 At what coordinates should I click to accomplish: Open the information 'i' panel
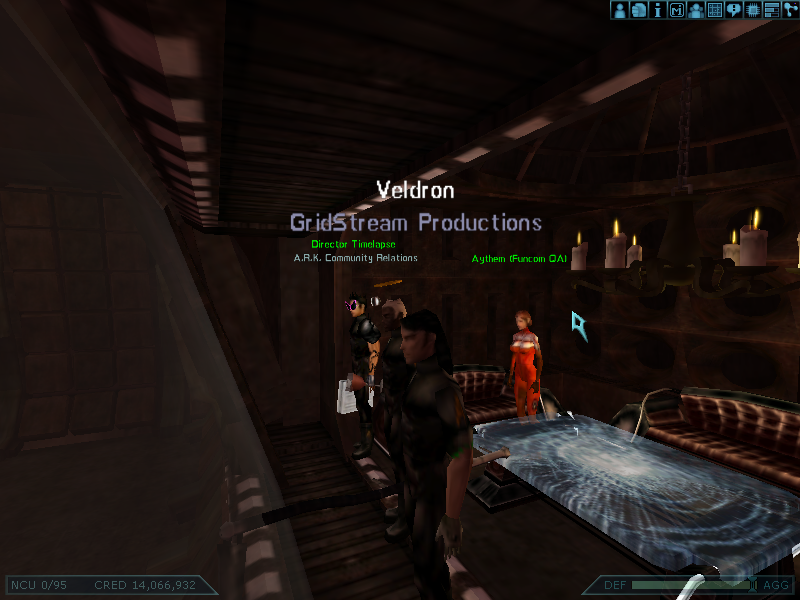tap(657, 10)
